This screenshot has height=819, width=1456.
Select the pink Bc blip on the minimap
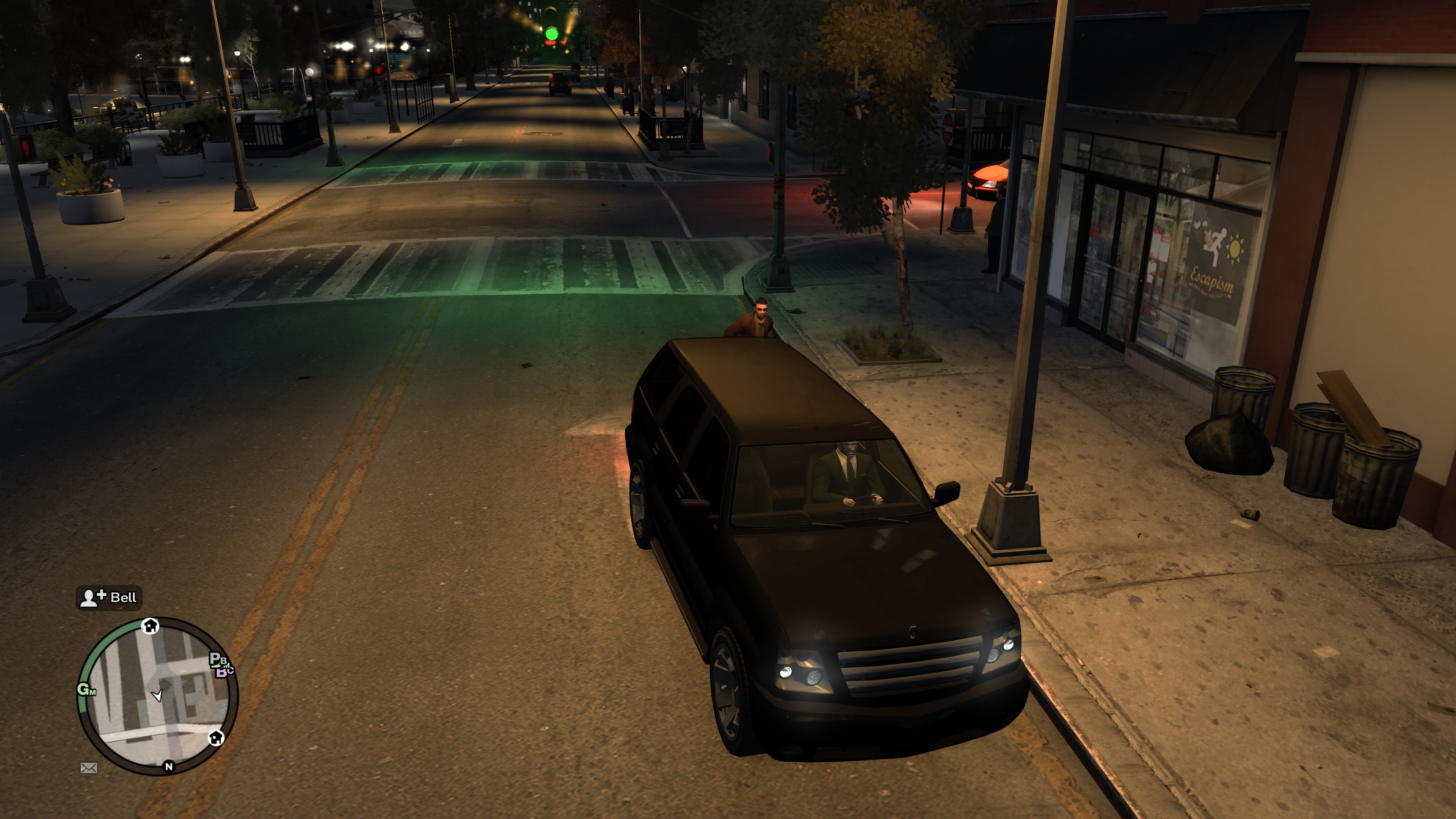point(224,672)
